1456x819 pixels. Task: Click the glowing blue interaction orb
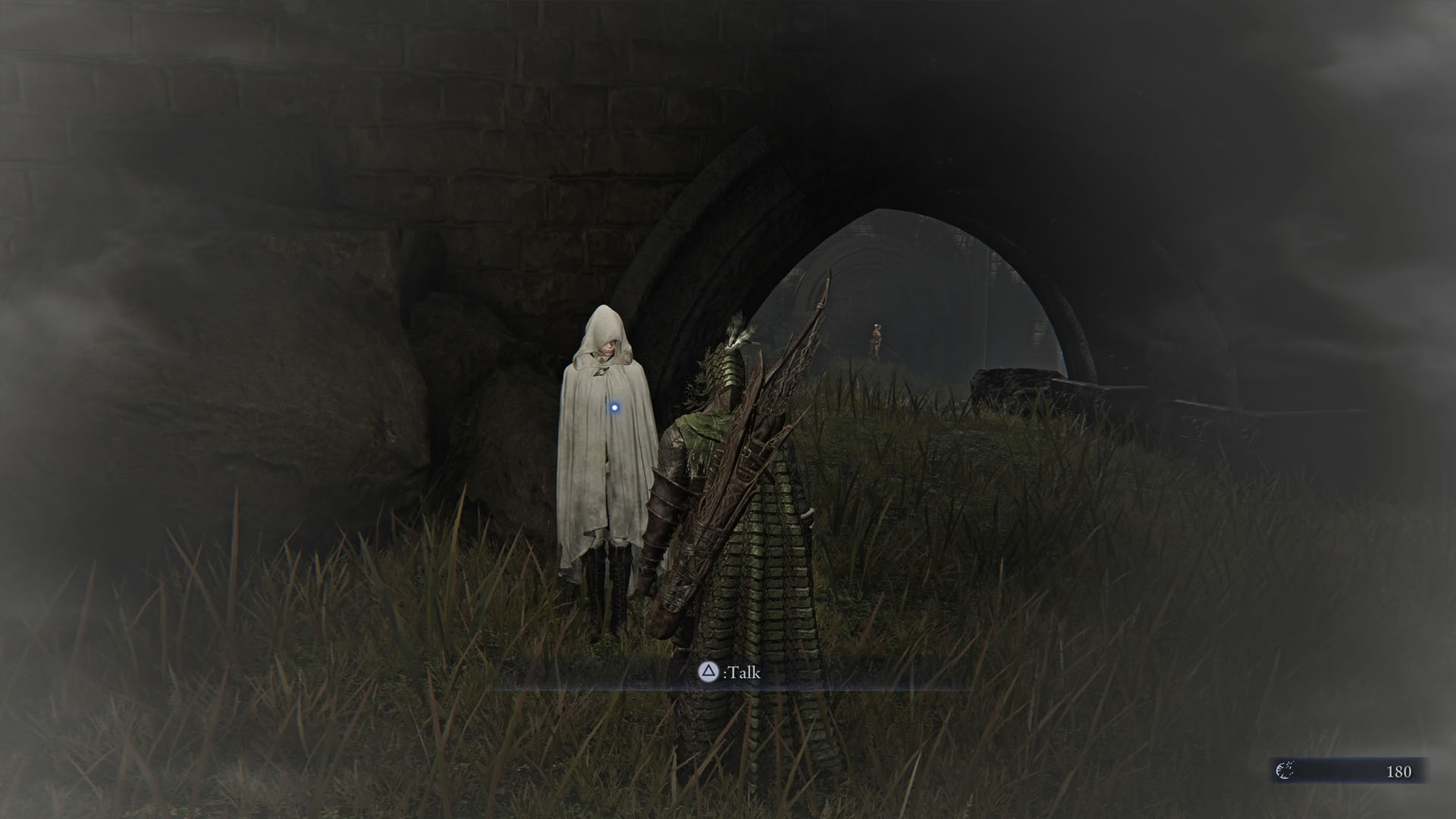click(x=615, y=409)
